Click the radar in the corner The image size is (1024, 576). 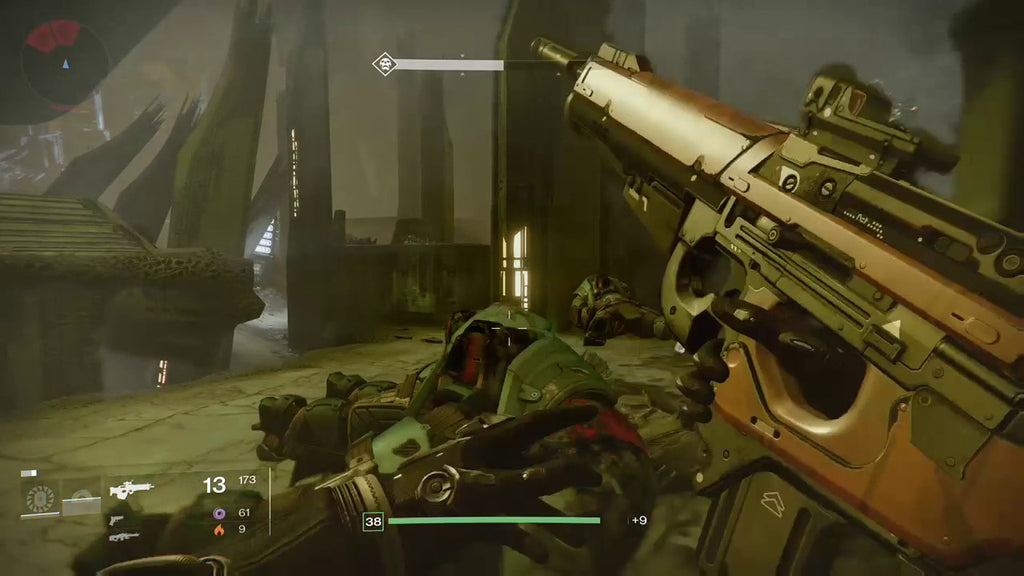click(64, 64)
